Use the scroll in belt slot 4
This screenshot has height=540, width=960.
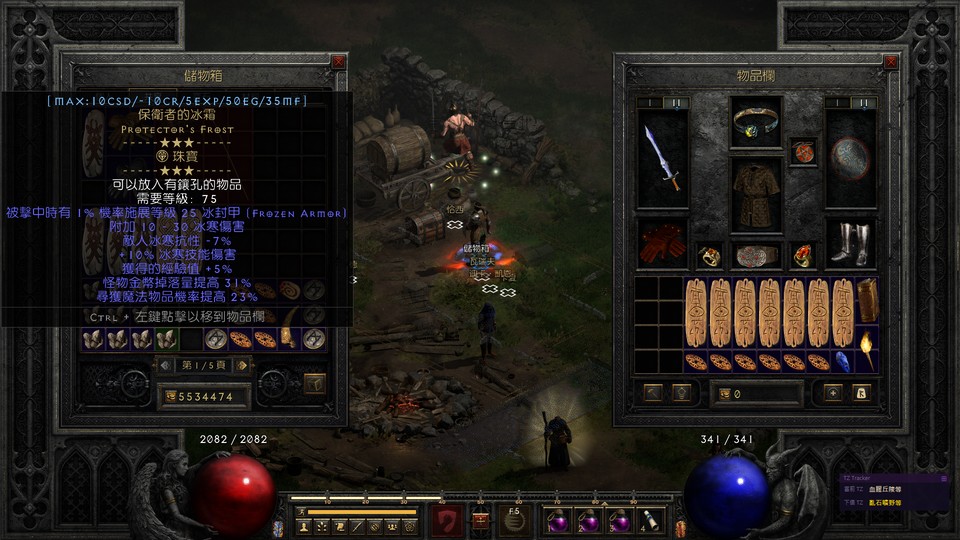[x=651, y=520]
